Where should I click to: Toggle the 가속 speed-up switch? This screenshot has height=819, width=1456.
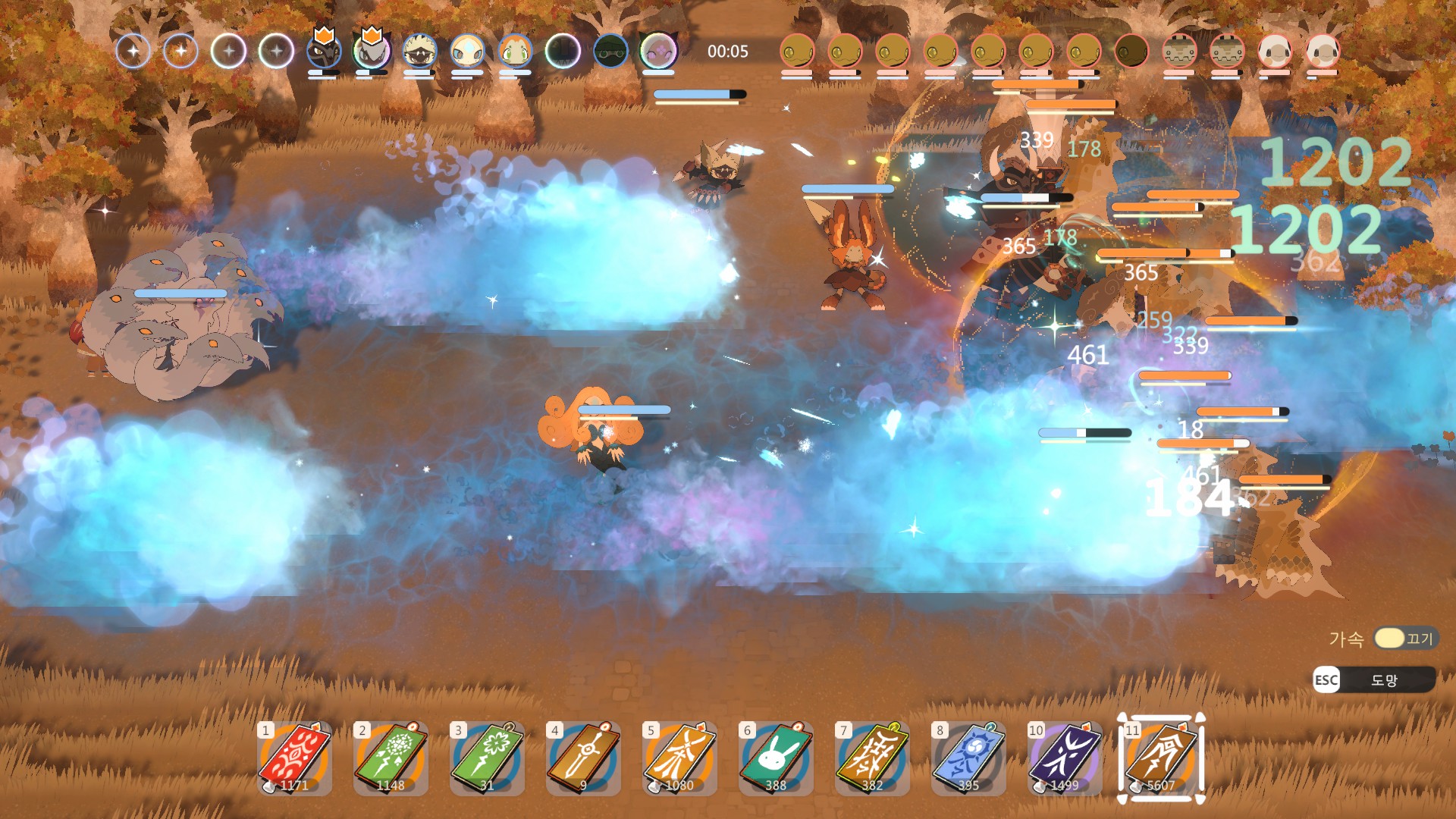(x=1405, y=639)
